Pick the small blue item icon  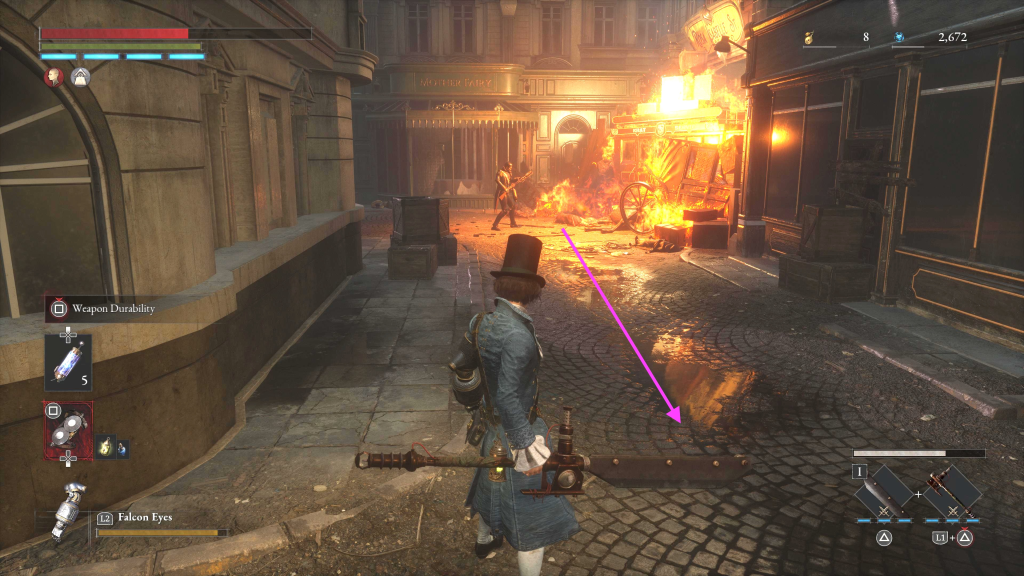click(122, 449)
